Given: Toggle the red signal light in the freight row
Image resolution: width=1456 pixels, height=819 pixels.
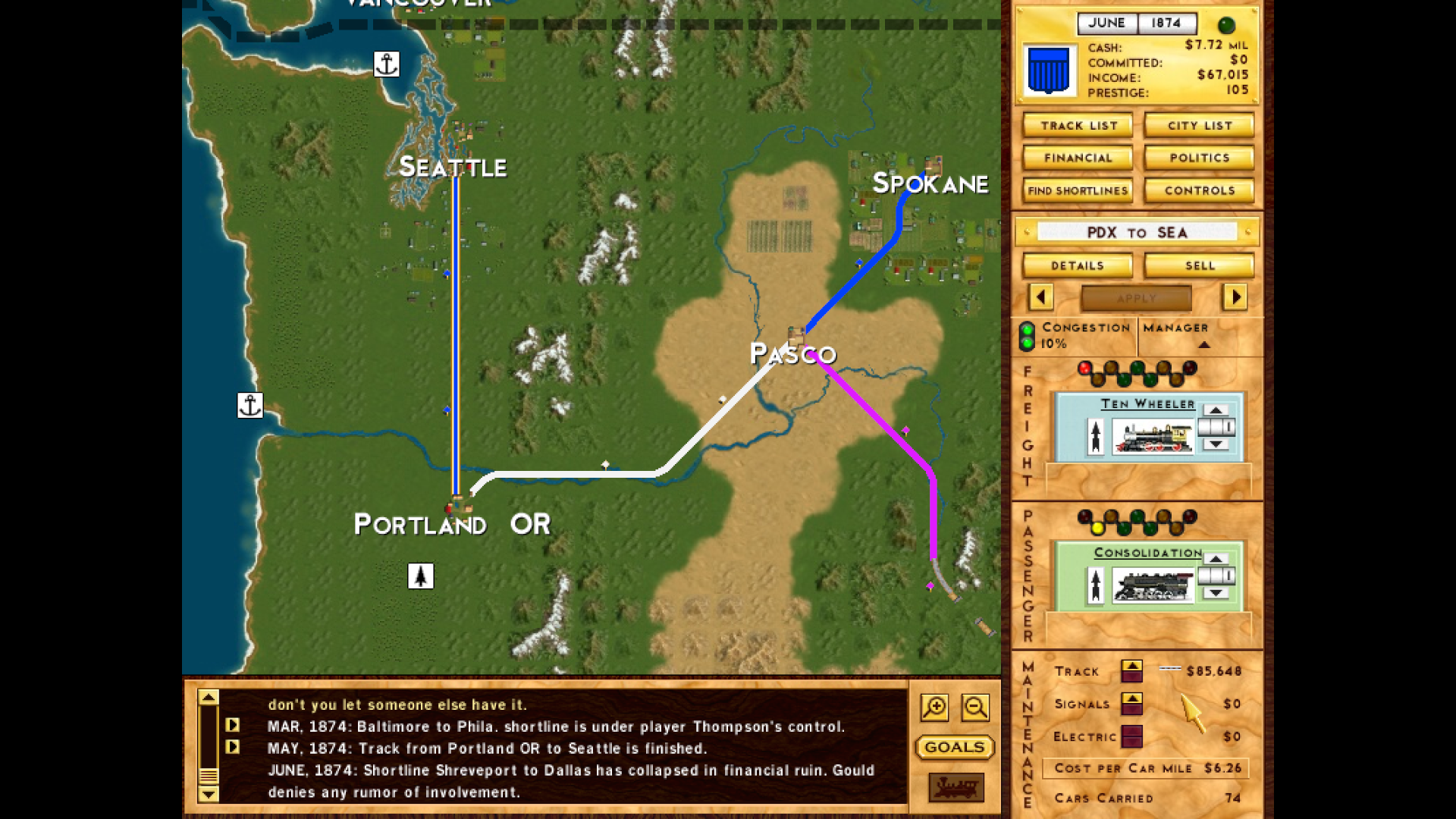Looking at the screenshot, I should click(x=1086, y=367).
